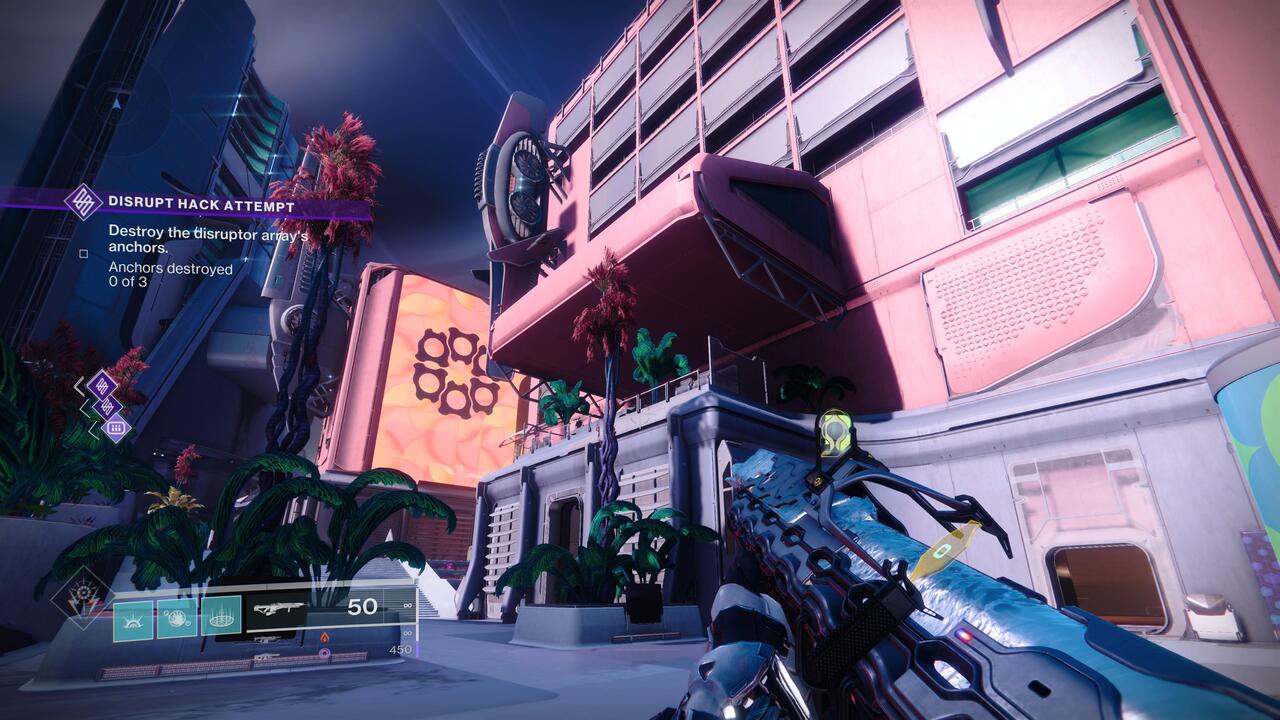Select the super energy diamond icon
Viewport: 1280px width, 720px height.
83,591
